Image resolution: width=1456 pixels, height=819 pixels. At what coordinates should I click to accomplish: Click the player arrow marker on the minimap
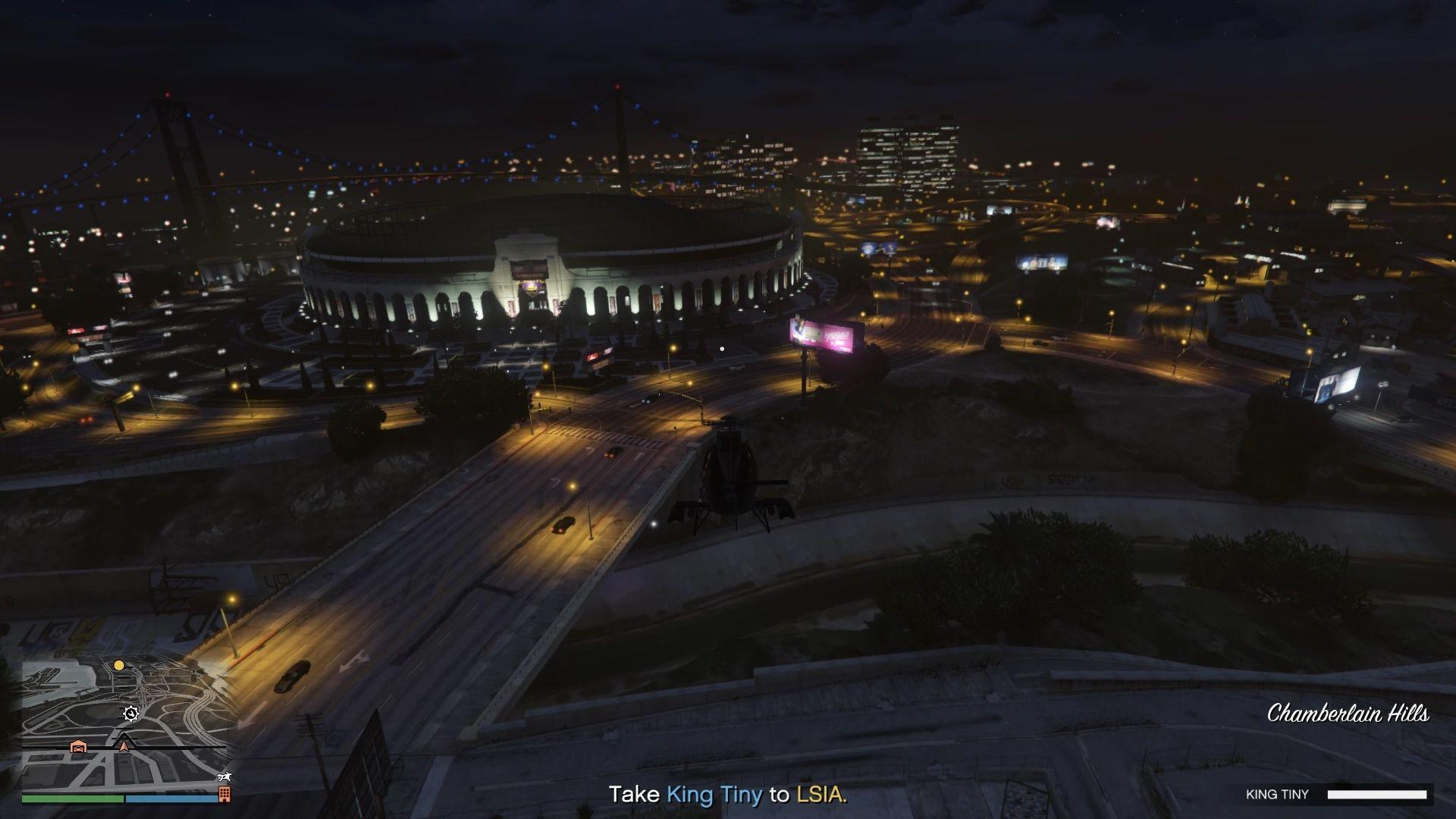point(124,744)
